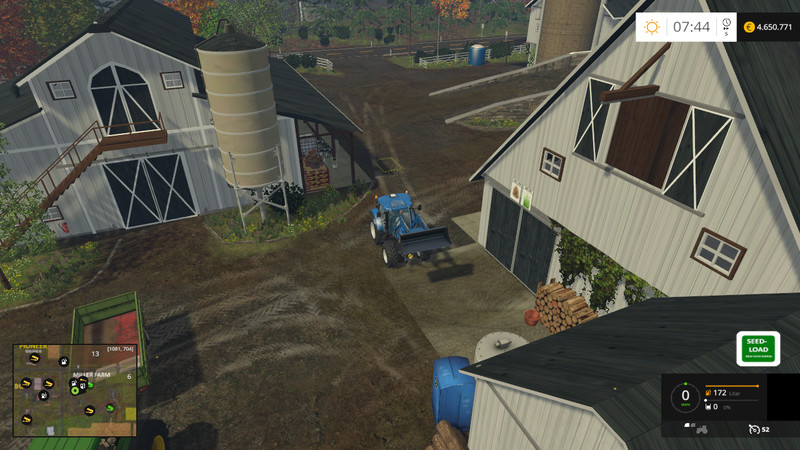Select the time scale clock icon
Image resolution: width=800 pixels, height=450 pixels.
pos(726,24)
